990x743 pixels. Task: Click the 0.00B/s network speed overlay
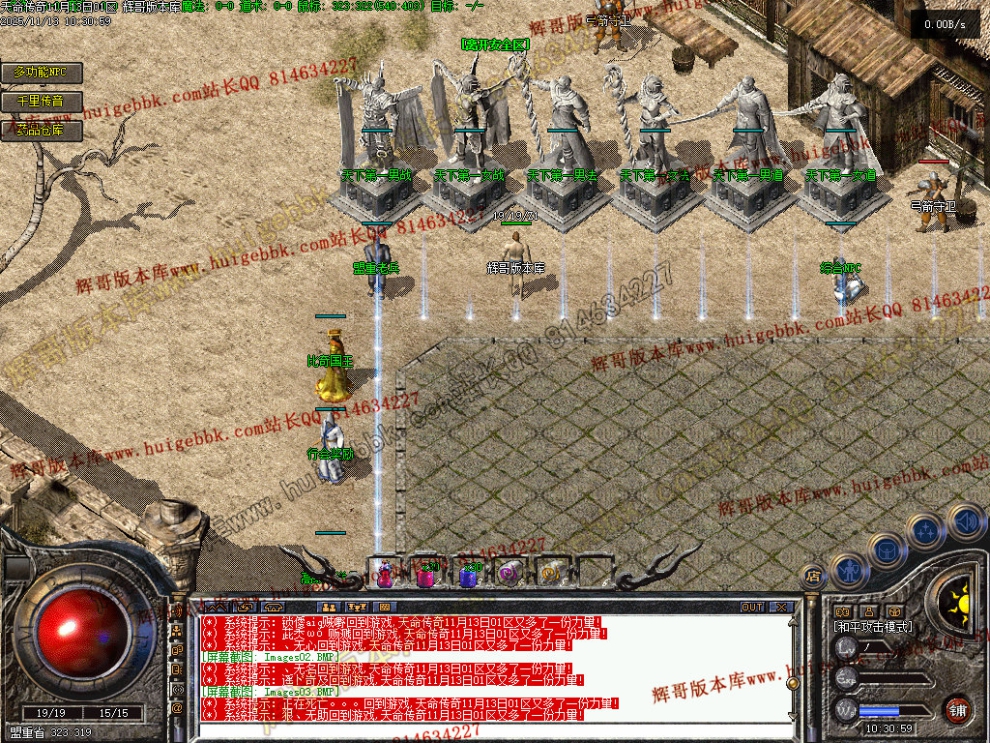click(x=945, y=23)
